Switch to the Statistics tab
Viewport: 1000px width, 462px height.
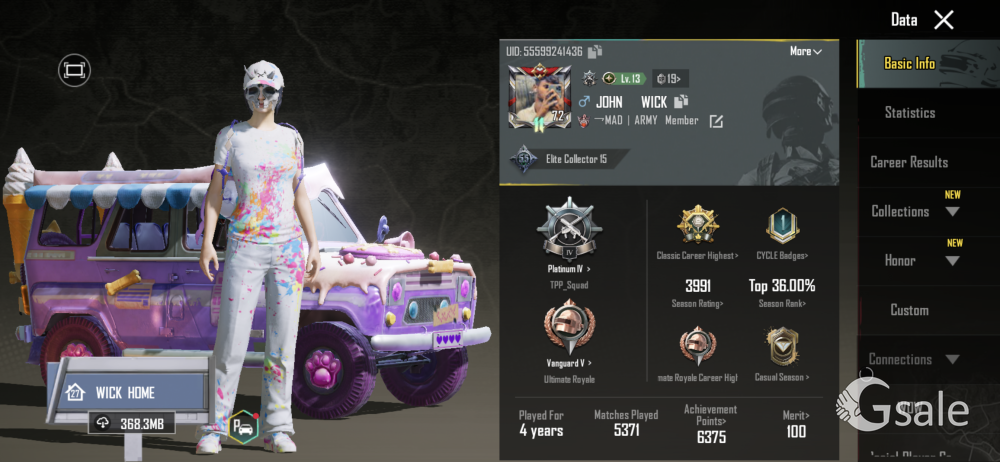(x=909, y=113)
